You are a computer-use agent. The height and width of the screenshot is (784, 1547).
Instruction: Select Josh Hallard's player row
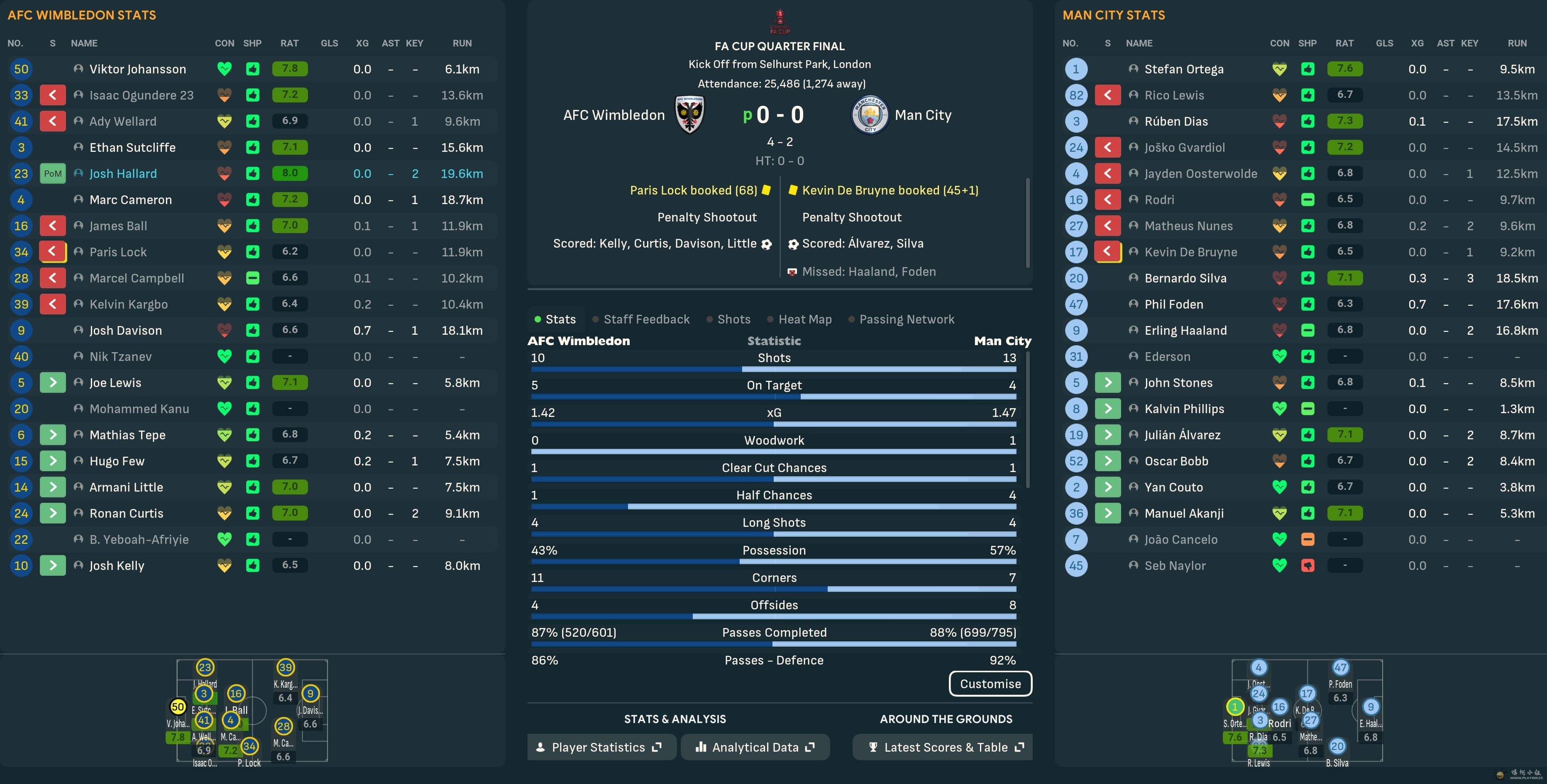tap(123, 173)
